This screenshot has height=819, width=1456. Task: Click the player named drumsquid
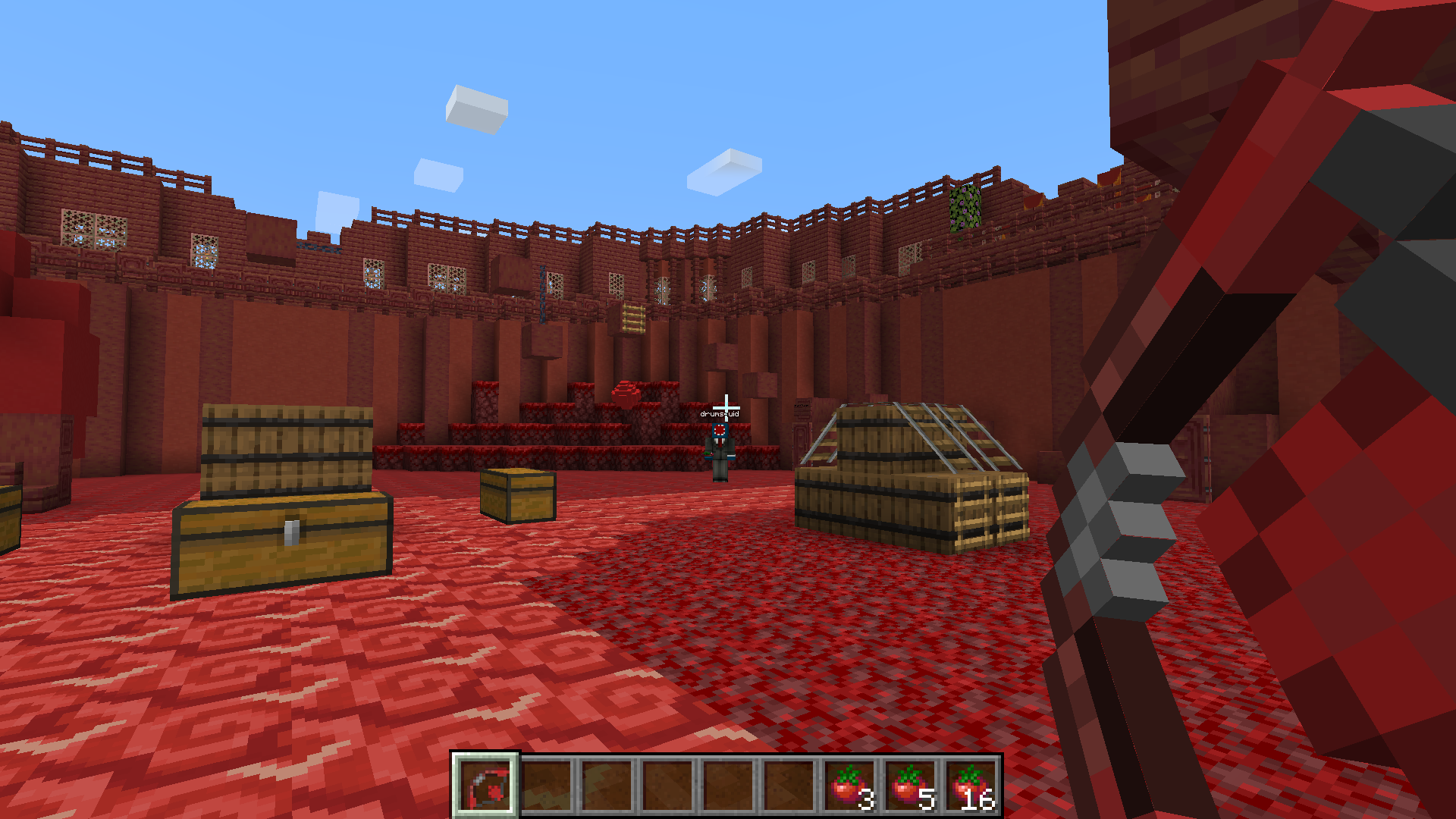pyautogui.click(x=720, y=447)
